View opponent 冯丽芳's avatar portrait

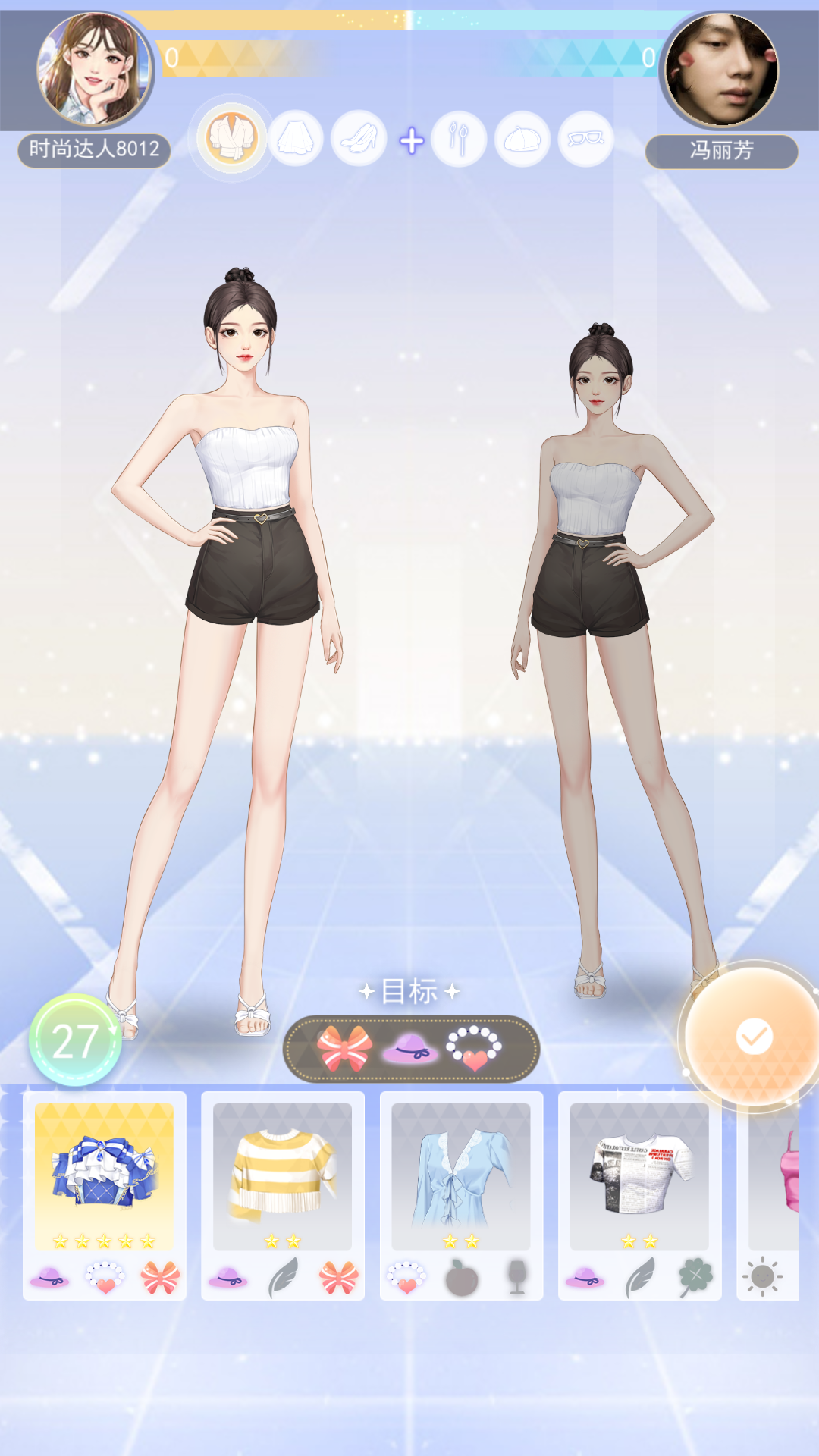[x=721, y=70]
